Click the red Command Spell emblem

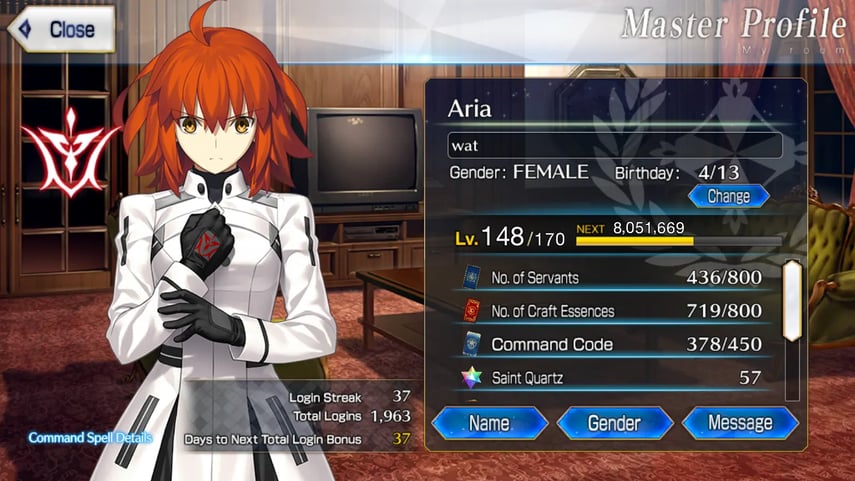[69, 150]
